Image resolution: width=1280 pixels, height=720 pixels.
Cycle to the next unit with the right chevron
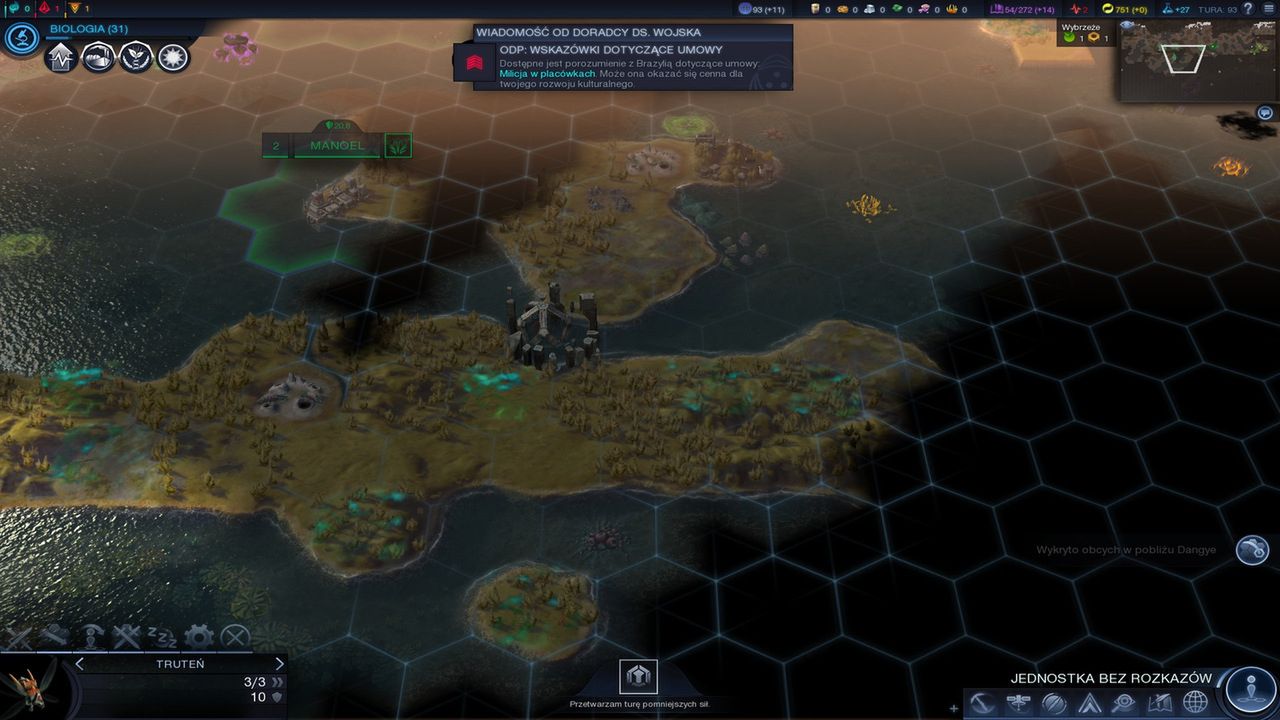click(x=279, y=663)
